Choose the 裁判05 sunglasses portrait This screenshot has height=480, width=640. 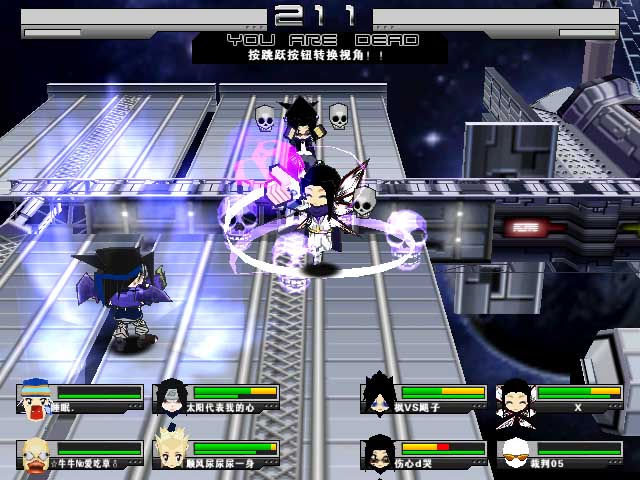click(x=515, y=454)
